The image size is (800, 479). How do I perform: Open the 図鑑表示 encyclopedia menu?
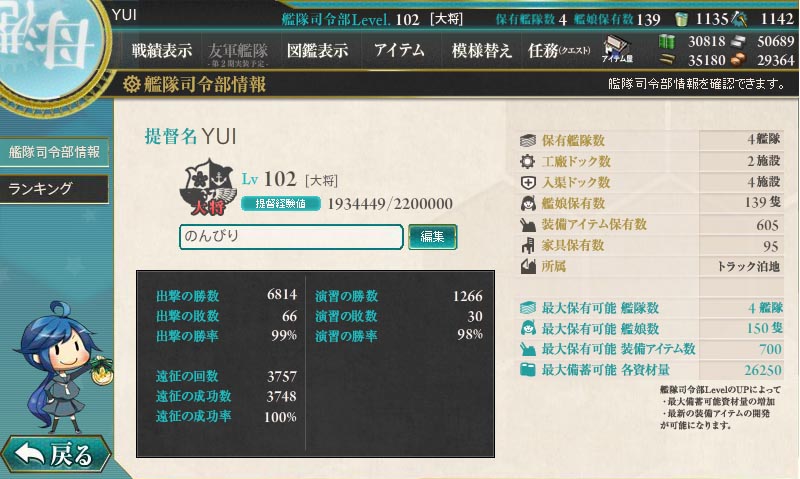coord(317,50)
